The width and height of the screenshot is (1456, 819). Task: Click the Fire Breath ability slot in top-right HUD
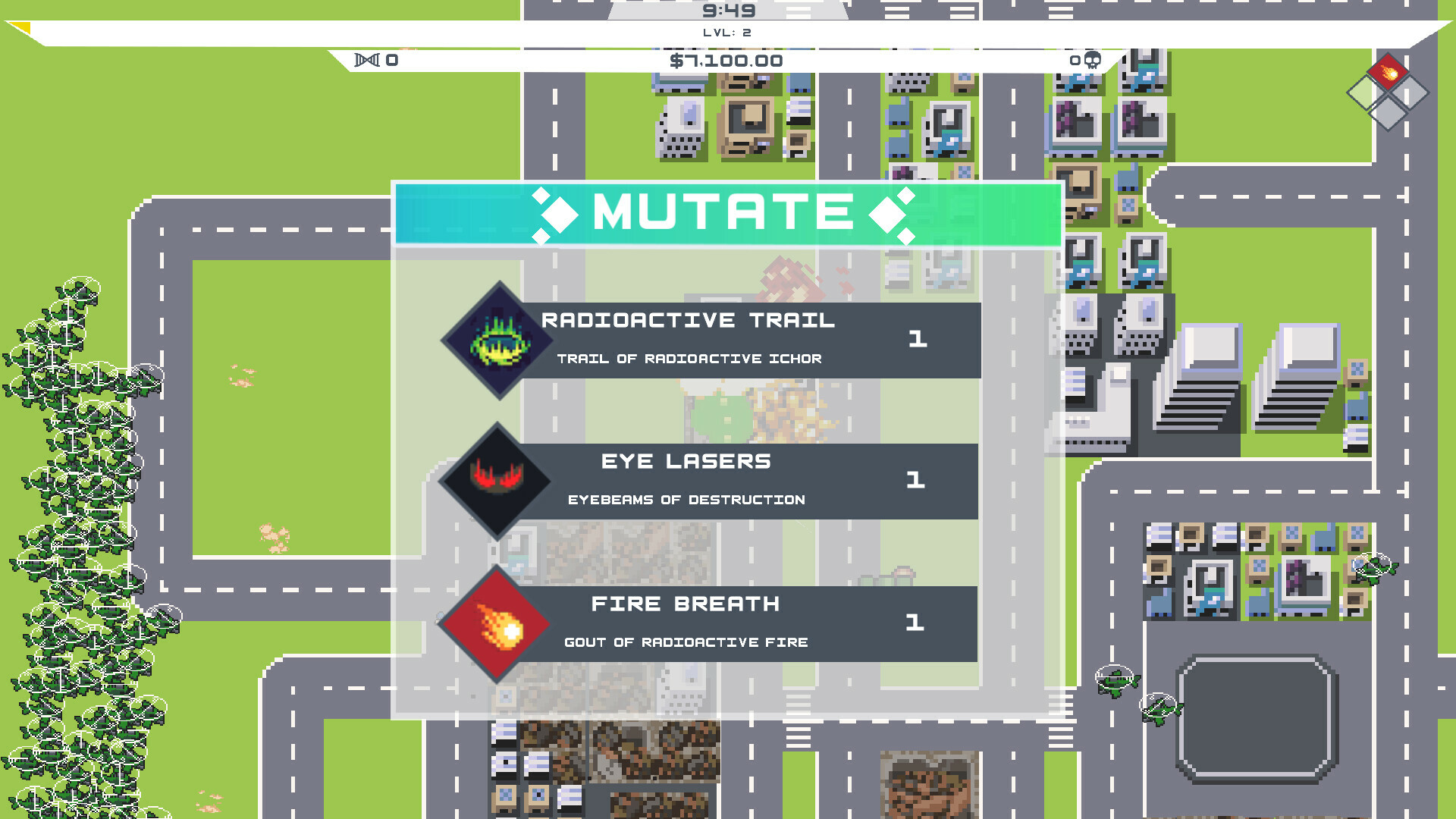pos(1388,73)
